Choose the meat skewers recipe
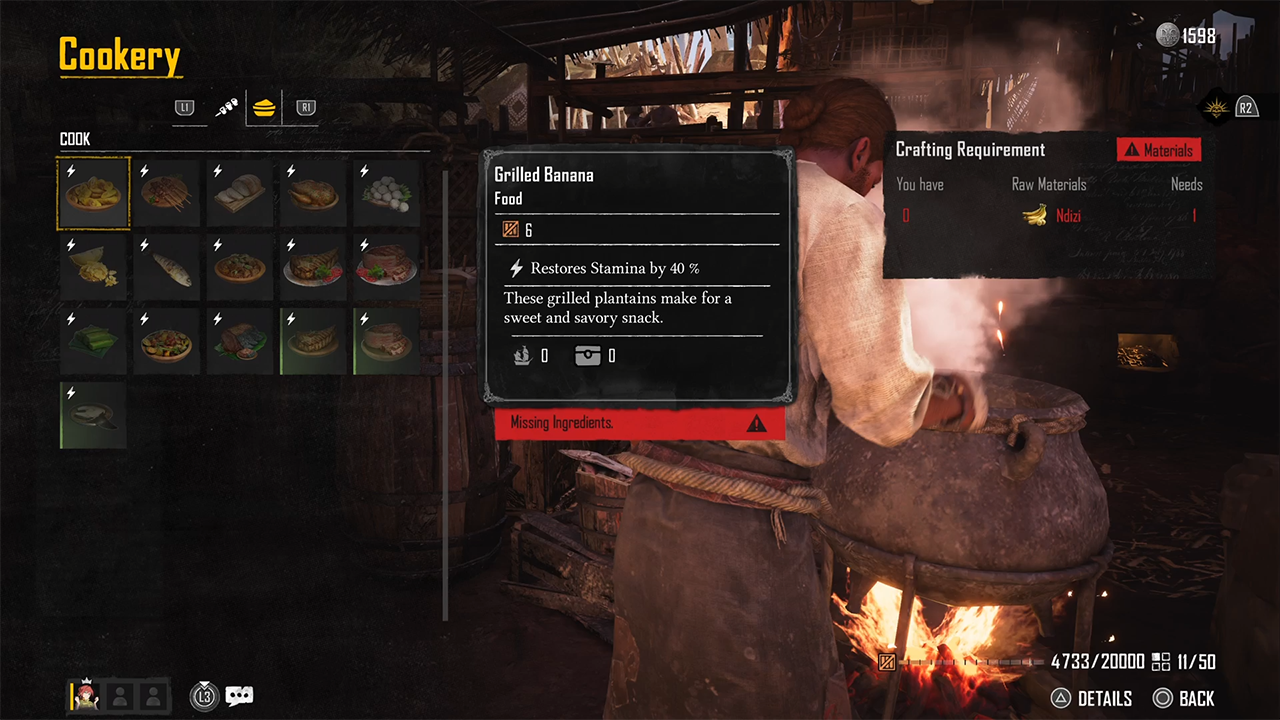1280x720 pixels. pos(167,194)
